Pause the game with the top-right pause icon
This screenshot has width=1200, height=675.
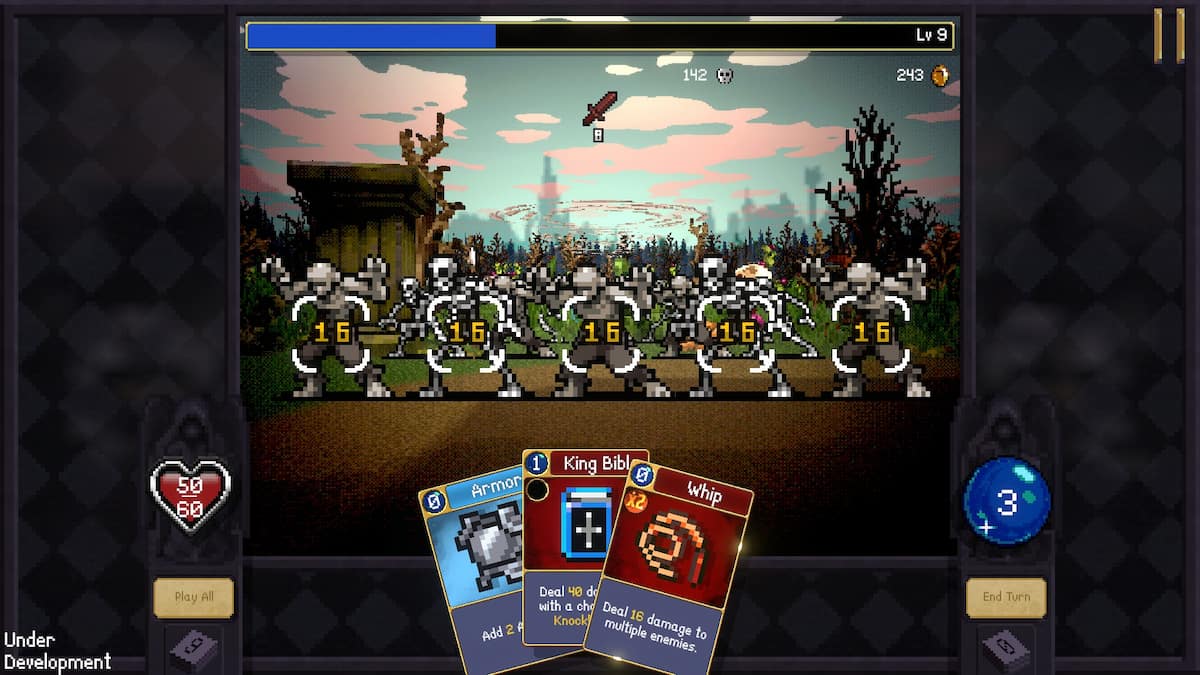point(1169,37)
